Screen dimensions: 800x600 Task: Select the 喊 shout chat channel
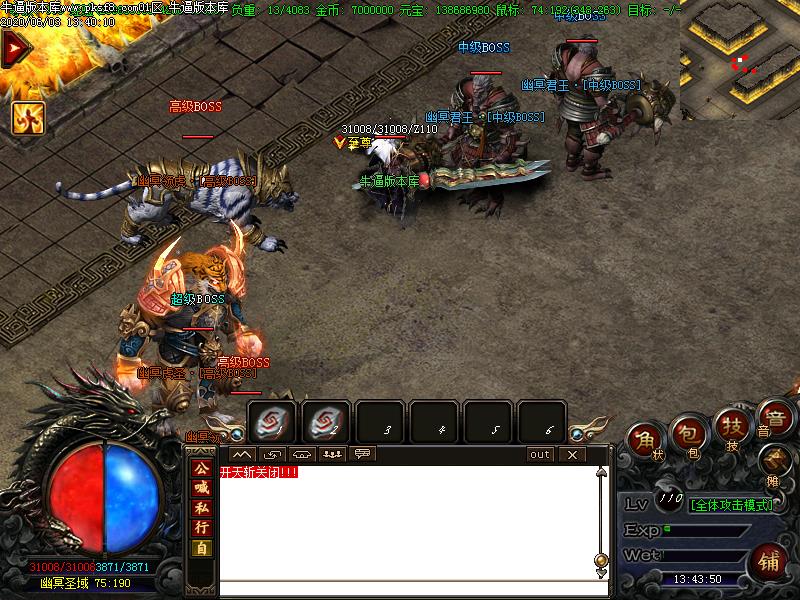tap(202, 488)
